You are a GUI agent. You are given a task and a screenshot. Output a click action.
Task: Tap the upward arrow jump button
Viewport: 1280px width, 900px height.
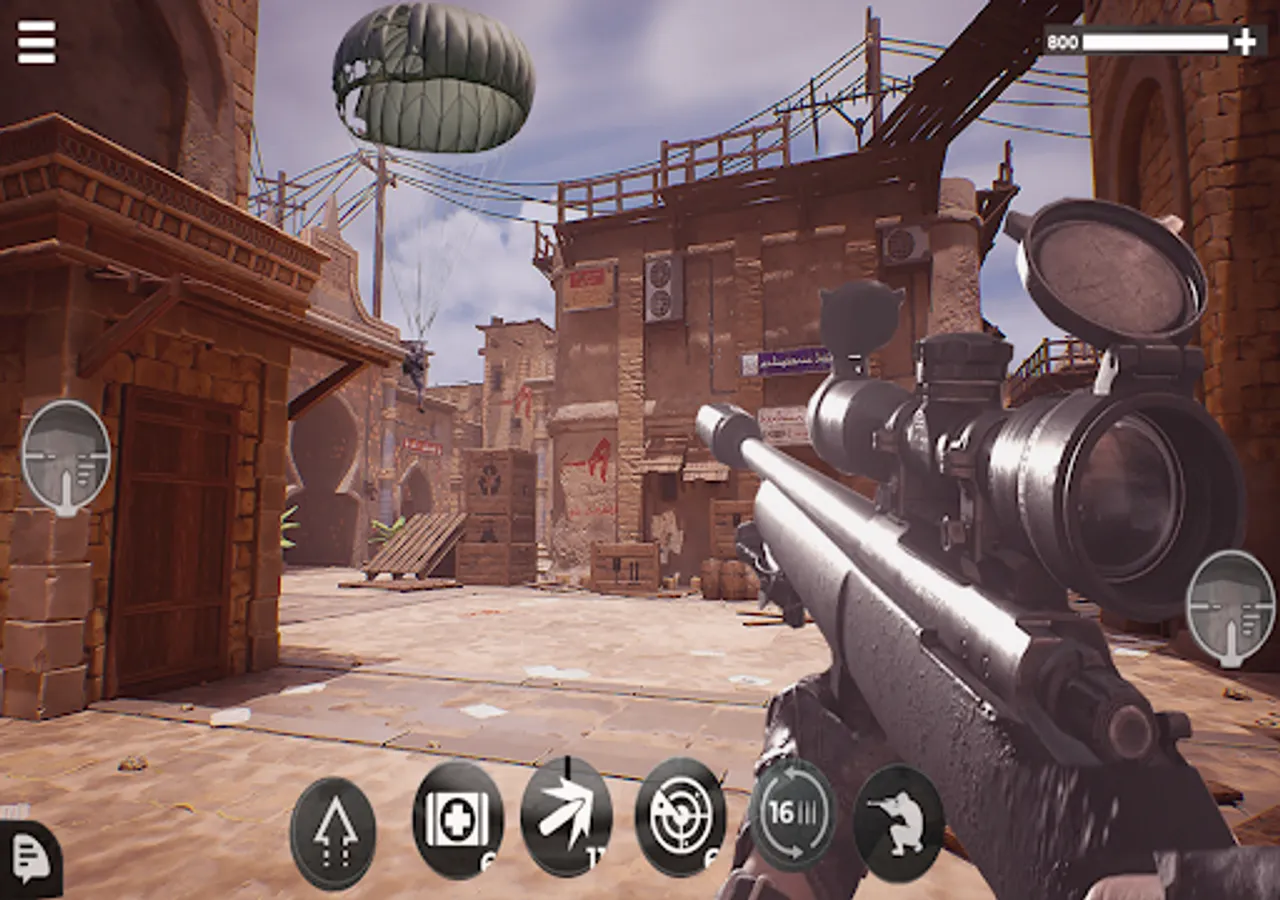[333, 833]
